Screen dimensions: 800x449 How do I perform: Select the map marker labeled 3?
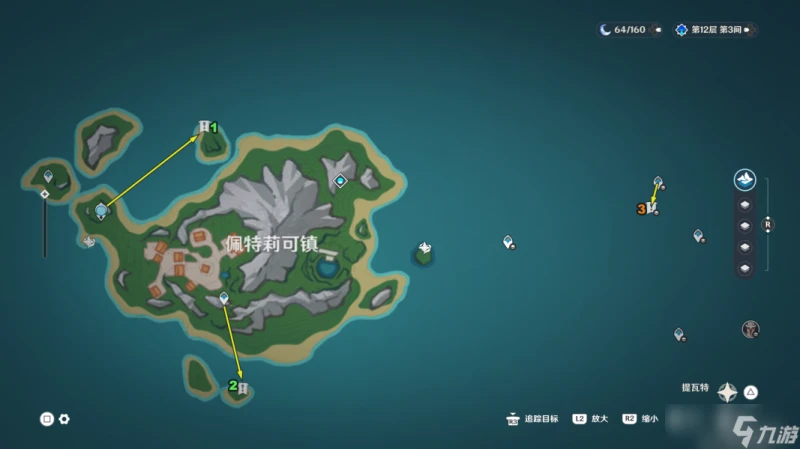[x=650, y=208]
